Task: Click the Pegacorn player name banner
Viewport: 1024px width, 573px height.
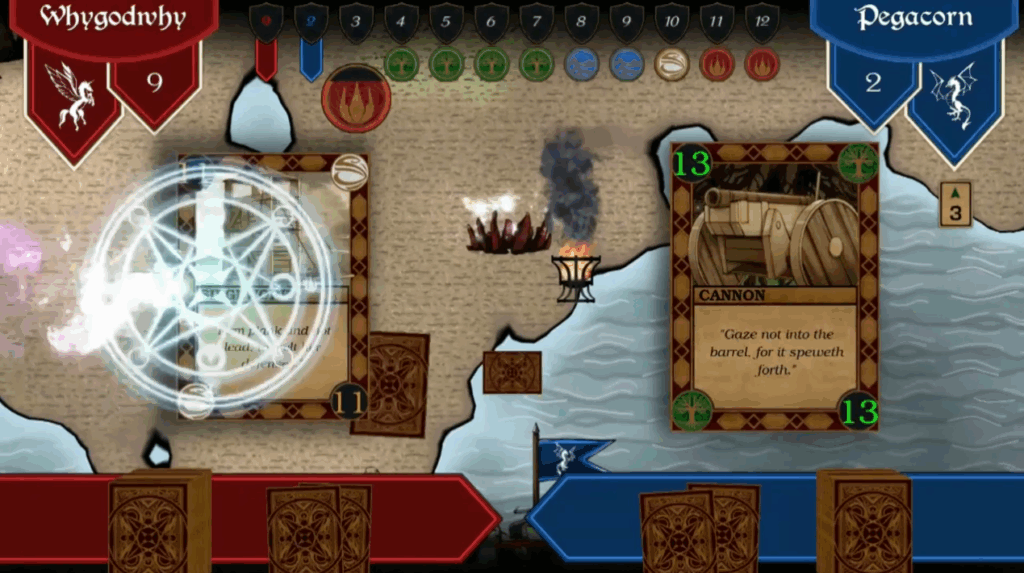Action: tap(914, 19)
